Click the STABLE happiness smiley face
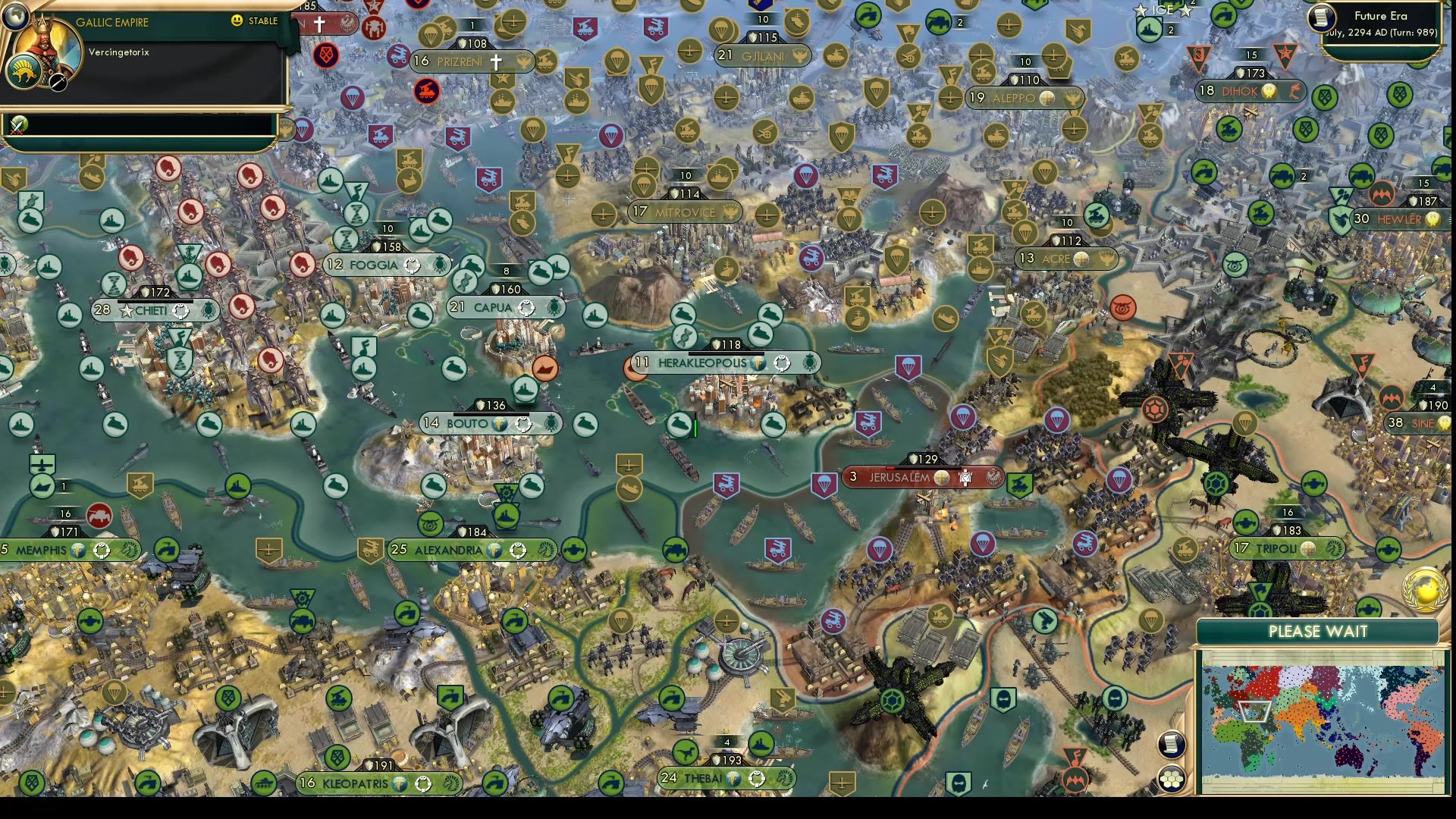The image size is (1456, 819). (237, 21)
